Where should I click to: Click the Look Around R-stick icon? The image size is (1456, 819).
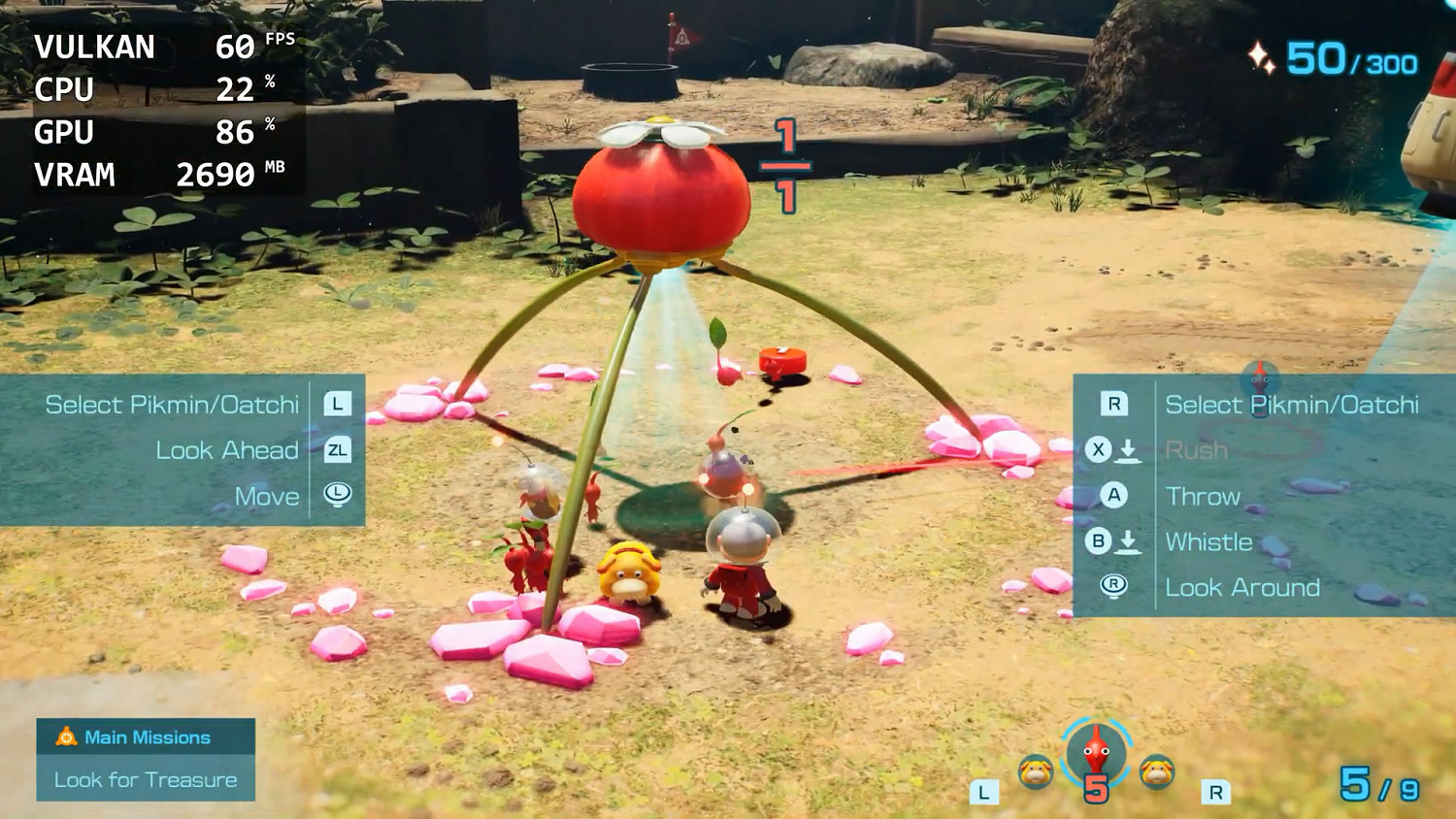[x=1113, y=587]
